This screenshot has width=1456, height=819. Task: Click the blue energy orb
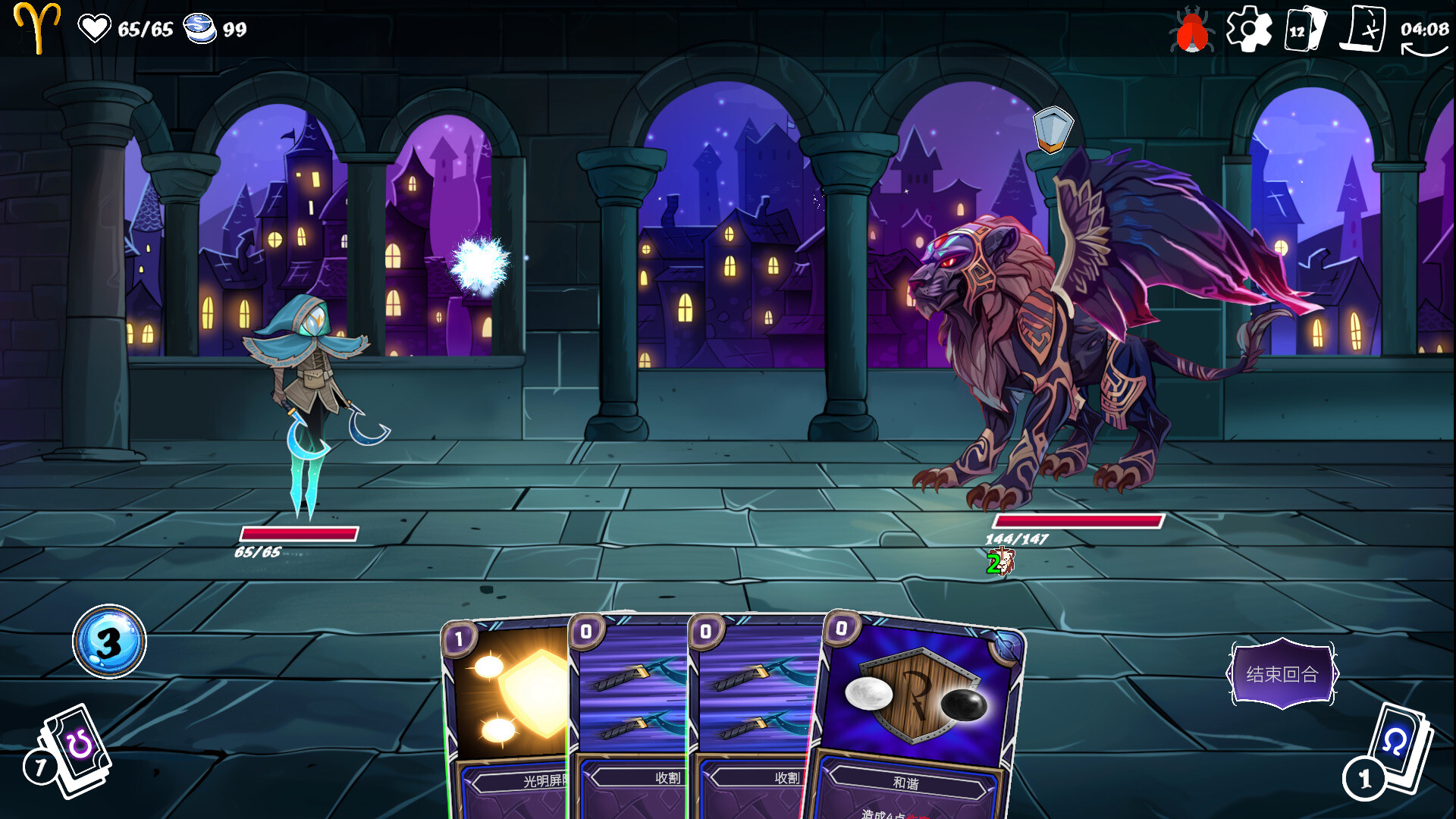click(x=109, y=642)
